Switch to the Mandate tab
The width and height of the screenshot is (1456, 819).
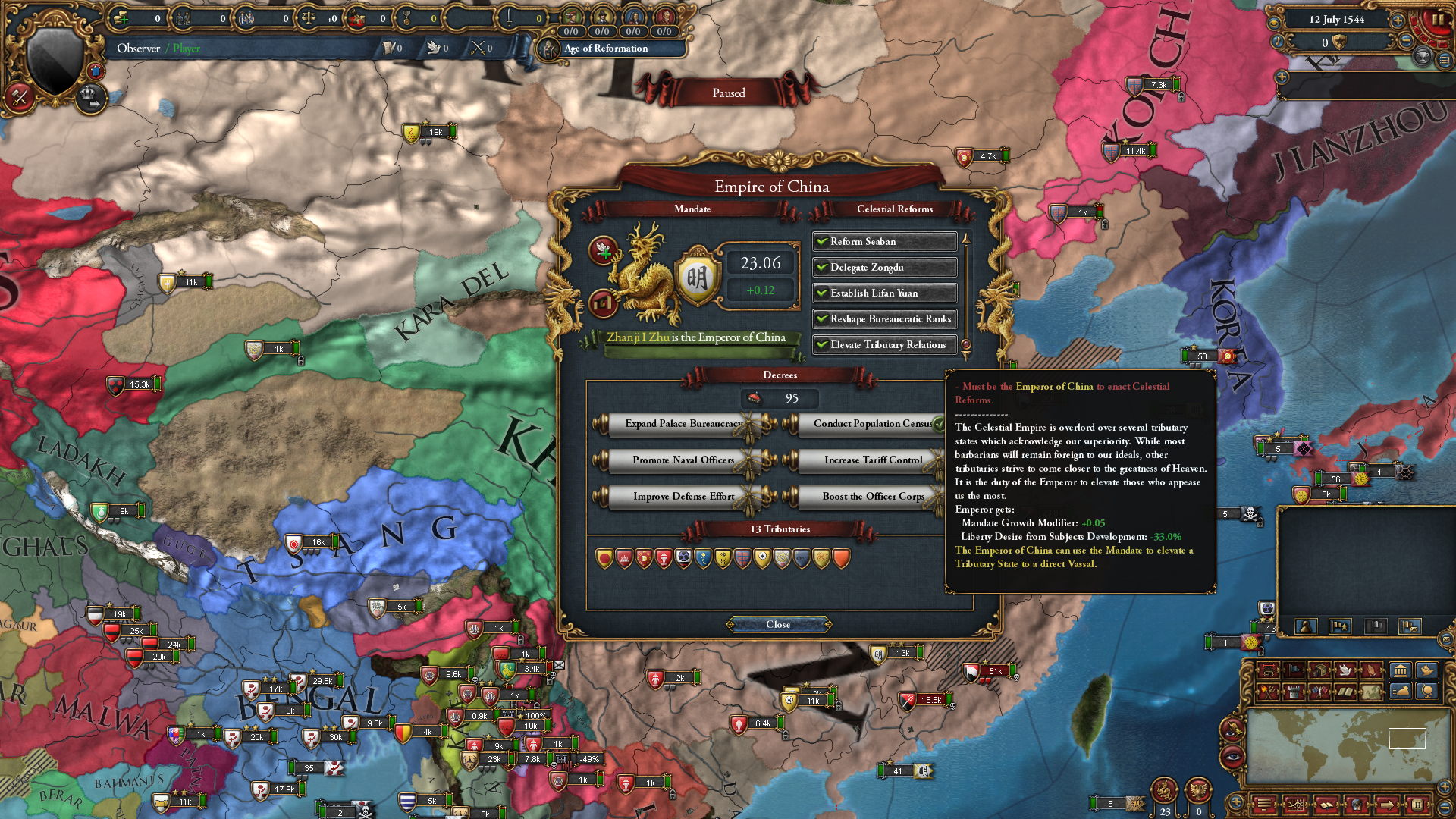693,209
